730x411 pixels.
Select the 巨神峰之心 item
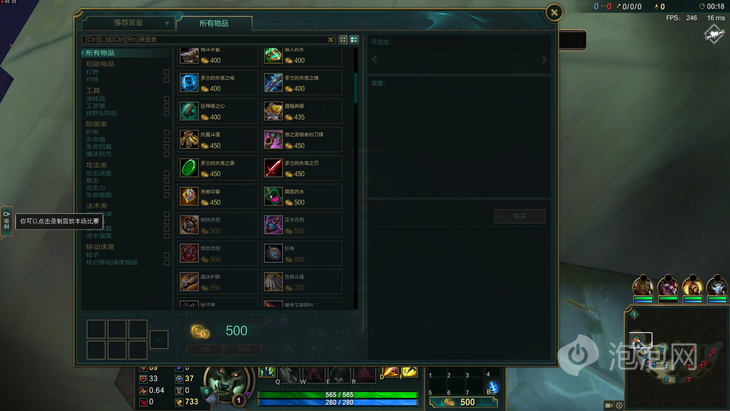(189, 111)
